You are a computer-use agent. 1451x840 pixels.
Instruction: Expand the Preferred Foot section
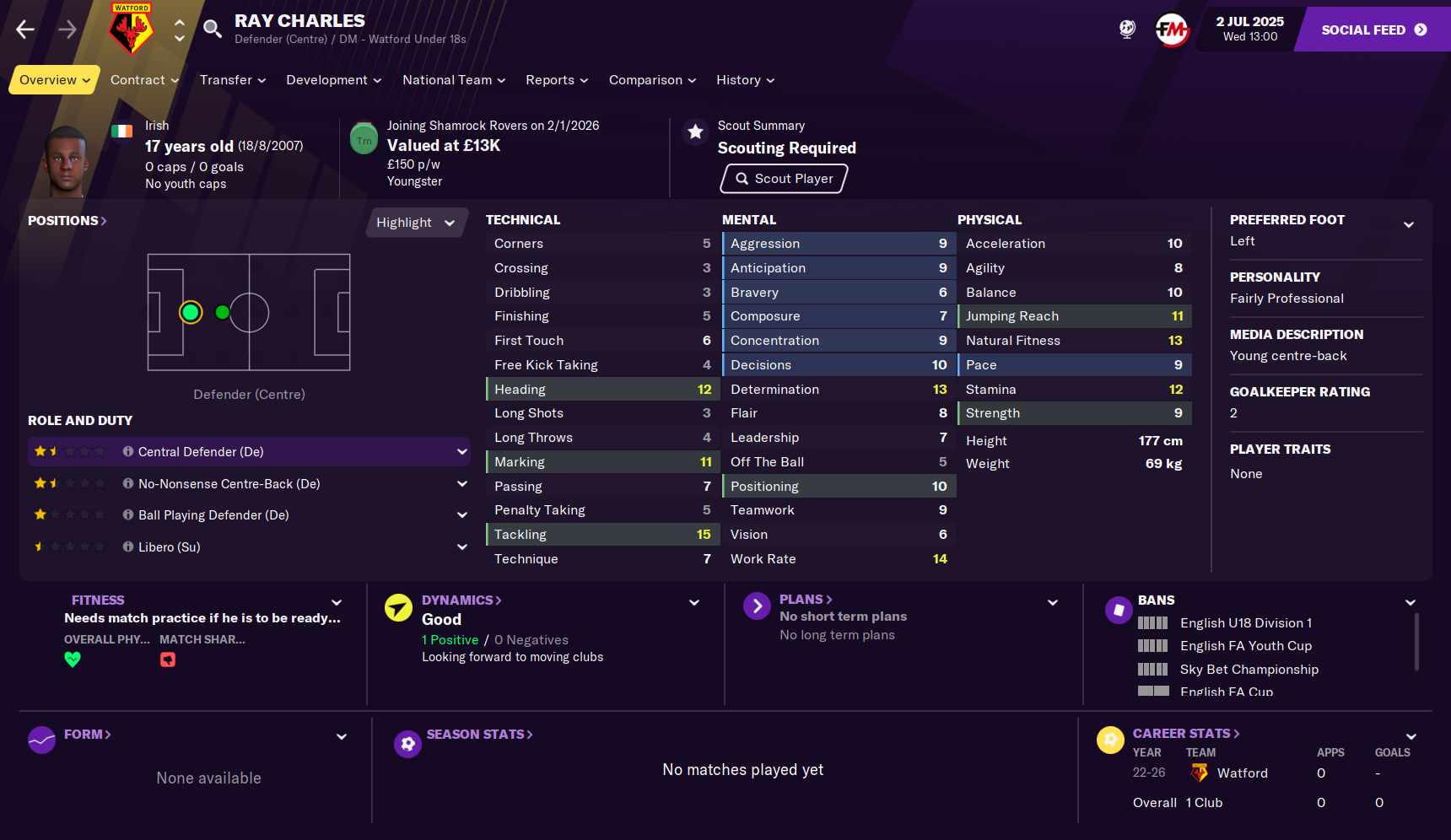pos(1410,224)
